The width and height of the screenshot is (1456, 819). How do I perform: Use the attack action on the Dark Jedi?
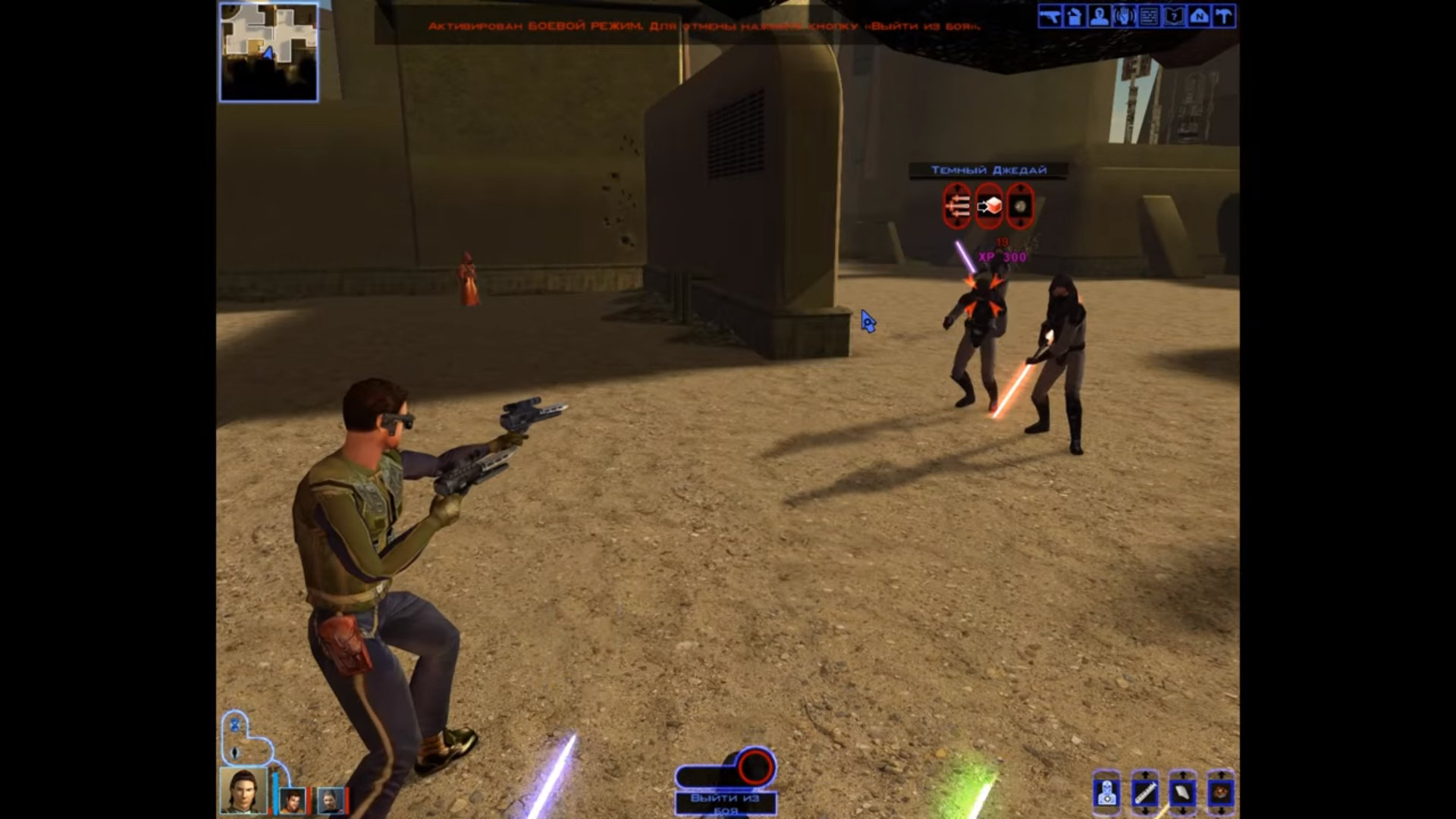point(957,205)
